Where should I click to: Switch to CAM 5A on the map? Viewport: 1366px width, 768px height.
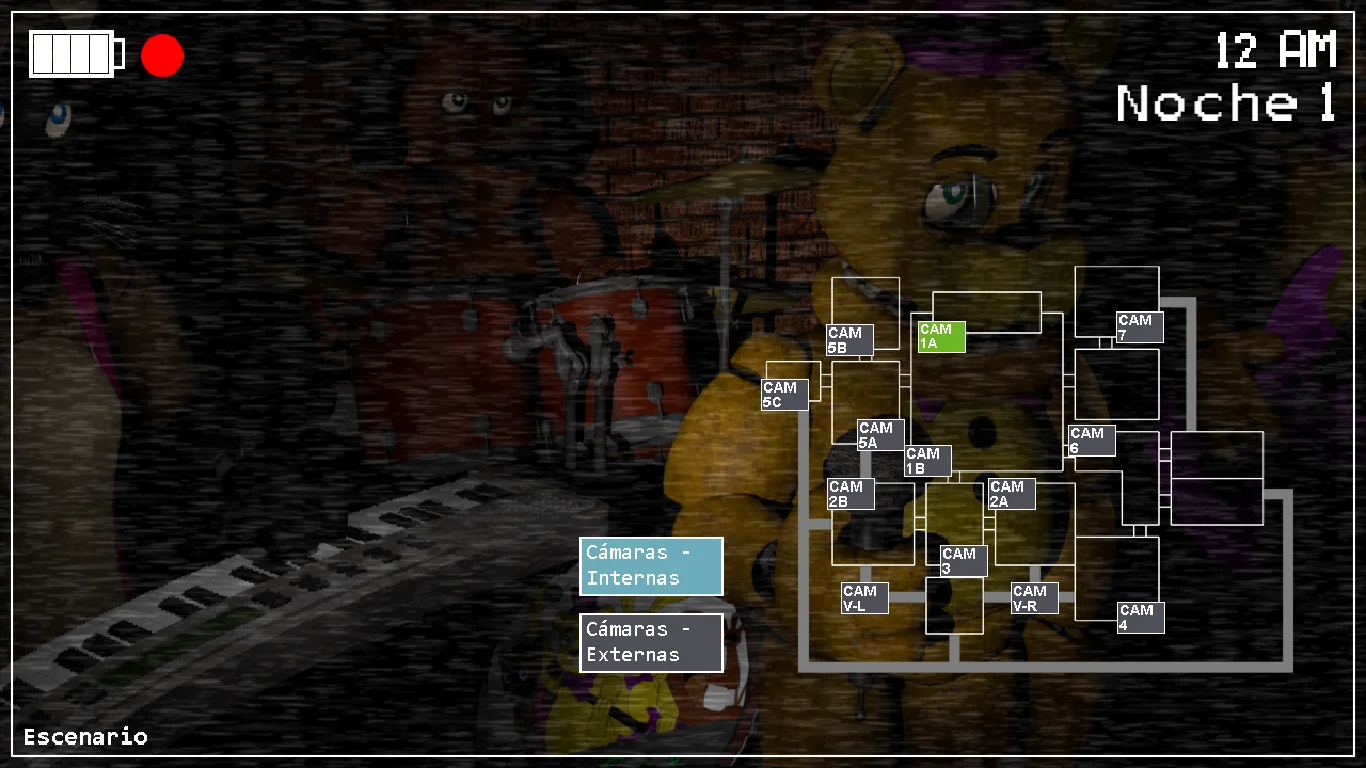881,435
